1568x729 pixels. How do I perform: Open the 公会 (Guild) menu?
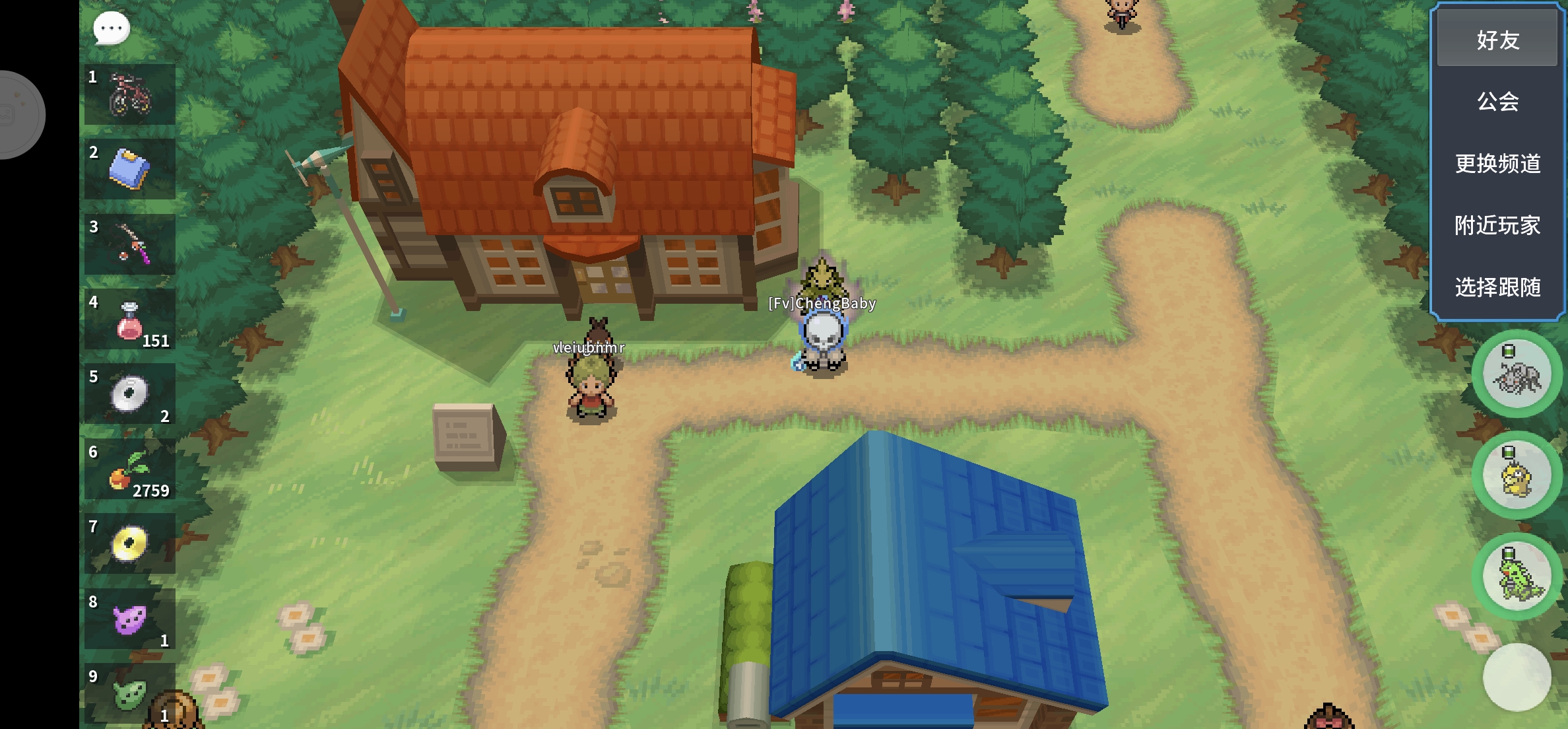[x=1497, y=102]
